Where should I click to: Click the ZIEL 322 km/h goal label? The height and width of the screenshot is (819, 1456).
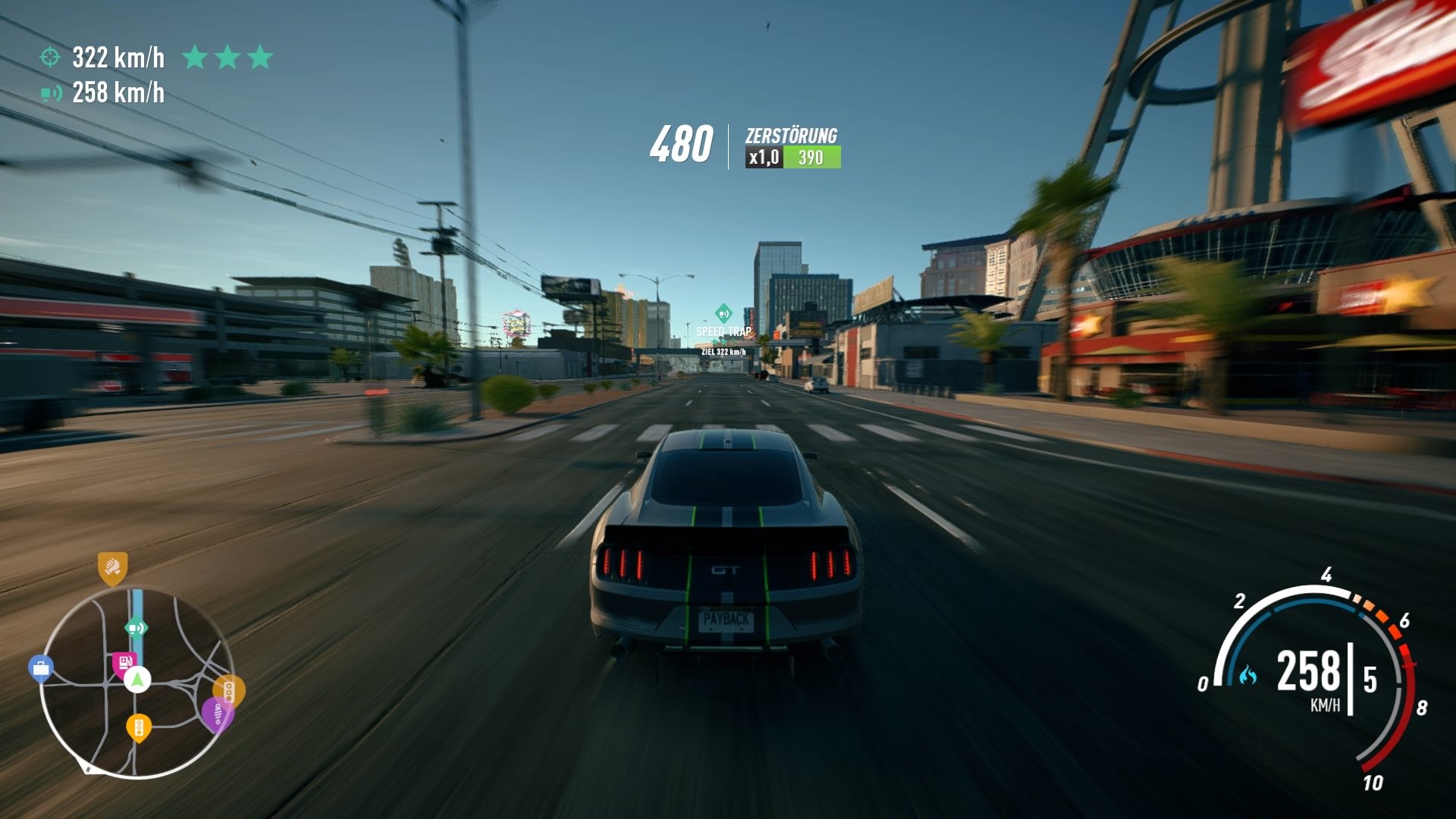click(723, 352)
